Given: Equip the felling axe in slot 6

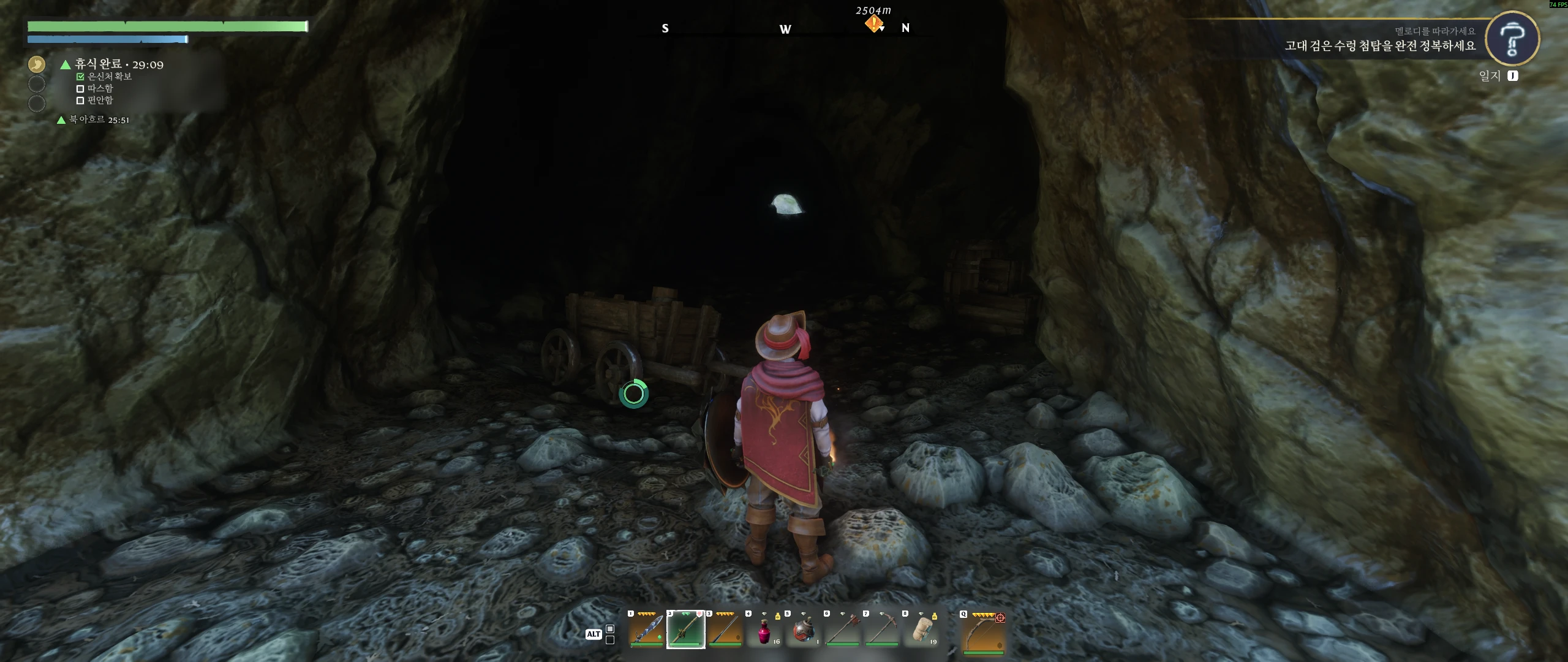Looking at the screenshot, I should [x=842, y=630].
